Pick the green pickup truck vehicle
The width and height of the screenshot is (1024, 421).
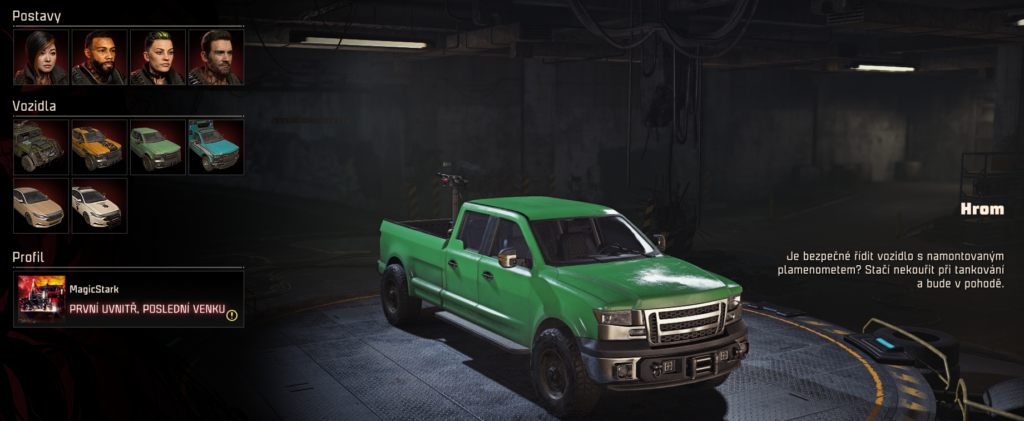(x=157, y=147)
